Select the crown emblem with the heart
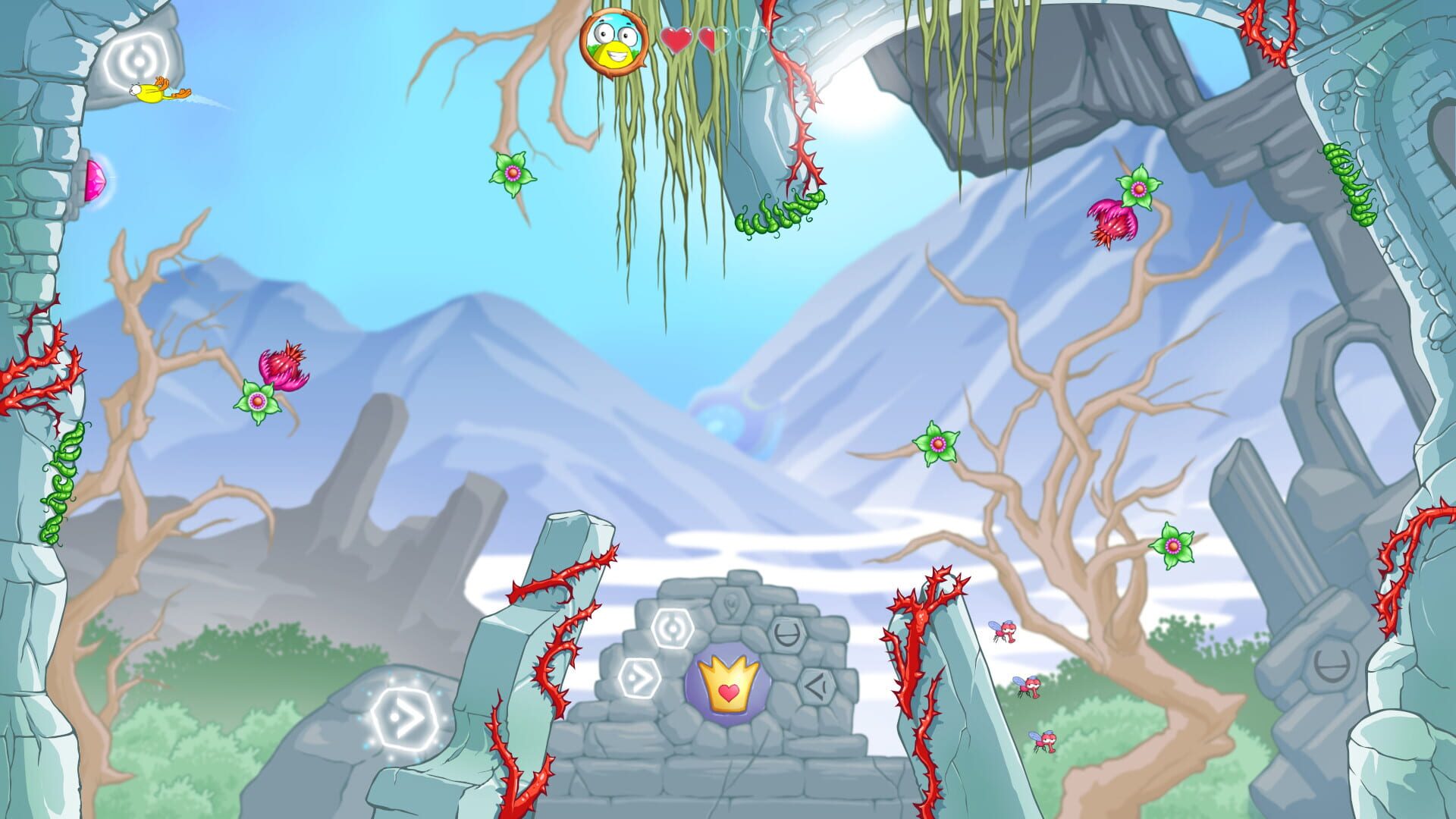This screenshot has width=1456, height=819. pyautogui.click(x=728, y=686)
